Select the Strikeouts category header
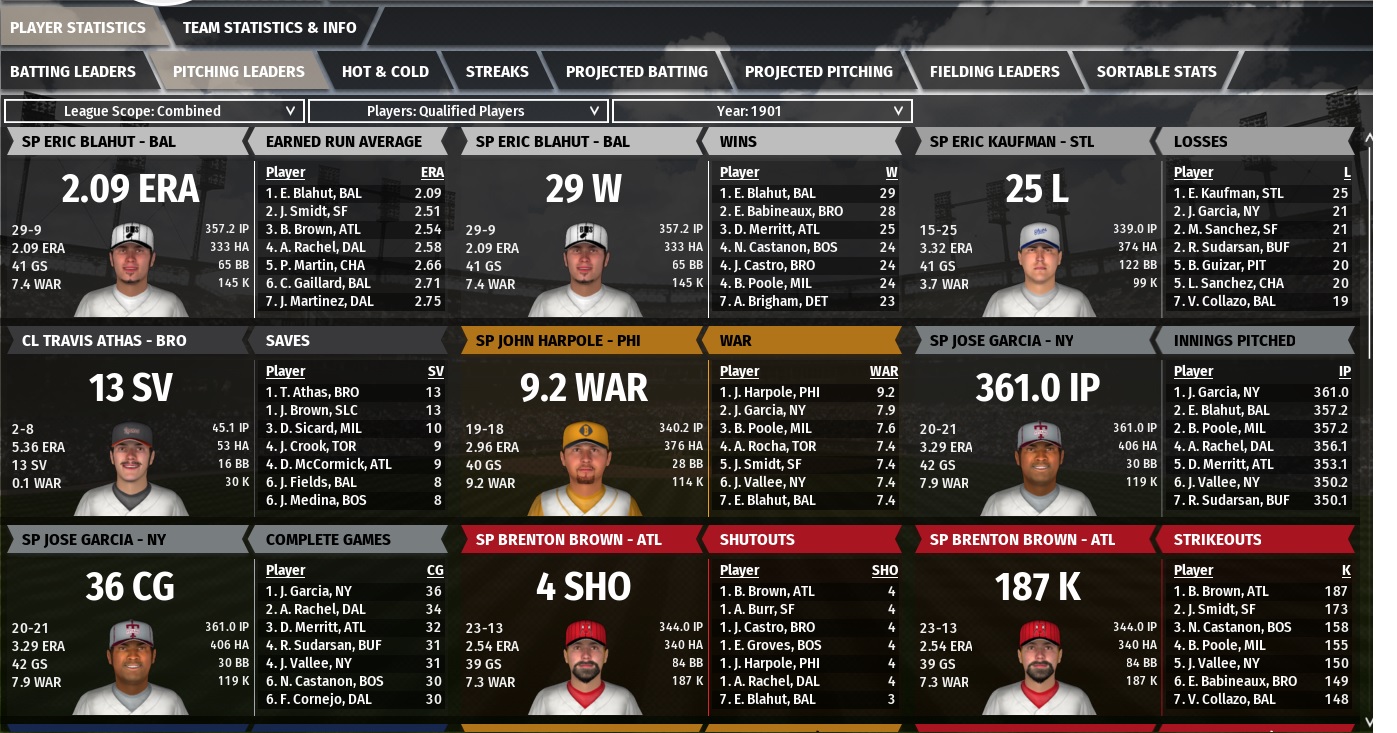The width and height of the screenshot is (1397, 733). click(1217, 539)
